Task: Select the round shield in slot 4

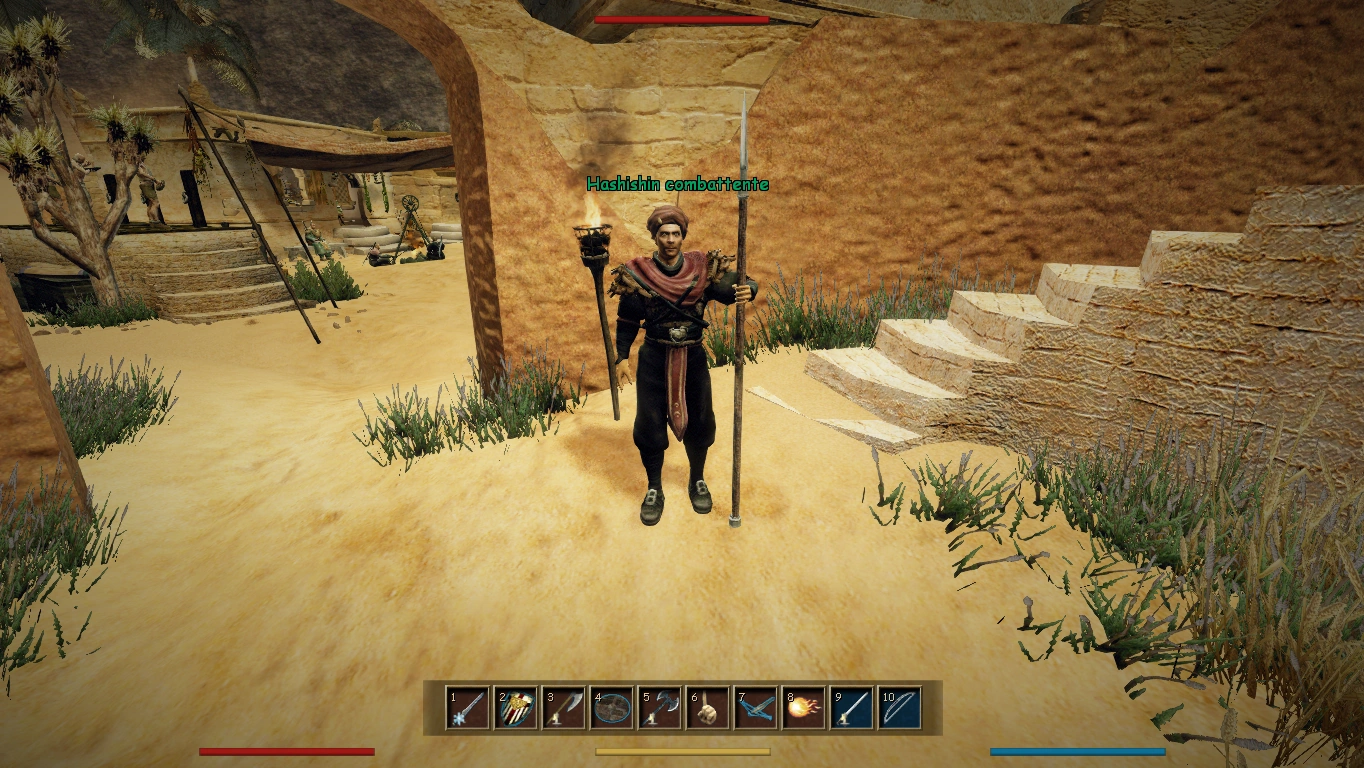Action: 611,708
